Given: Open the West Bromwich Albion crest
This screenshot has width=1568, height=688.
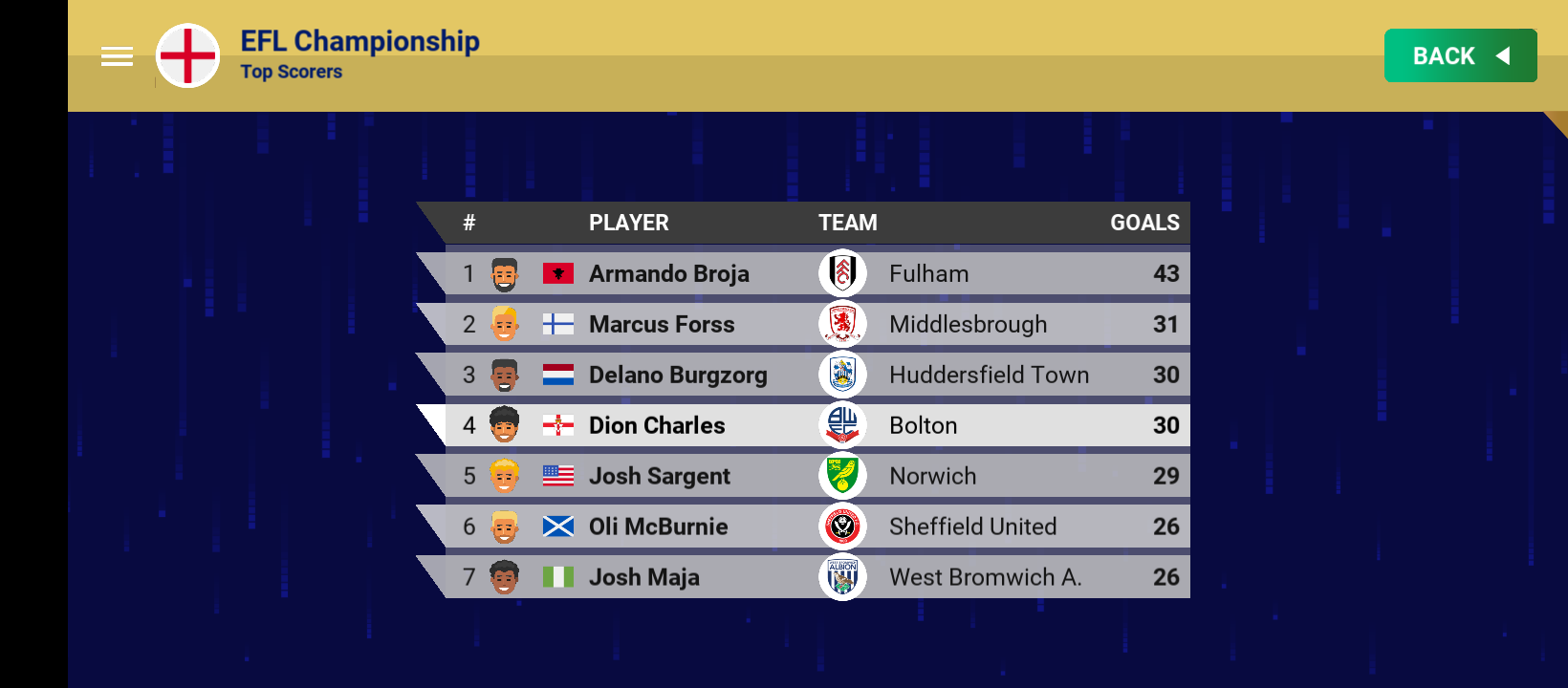Looking at the screenshot, I should coord(842,577).
